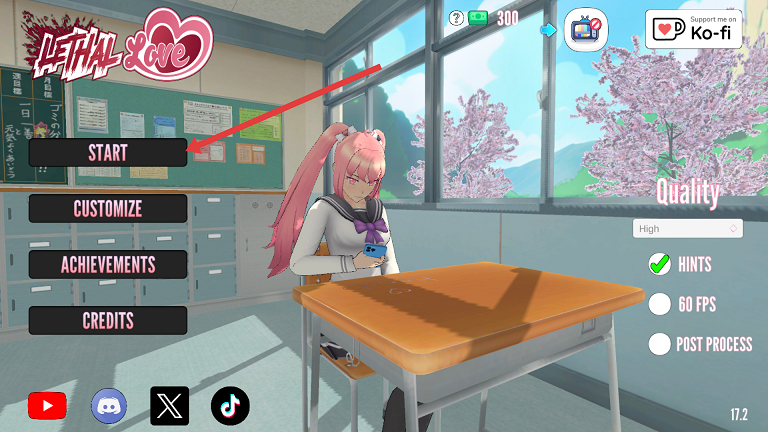Turn on POST PROCESS effects

(x=659, y=344)
